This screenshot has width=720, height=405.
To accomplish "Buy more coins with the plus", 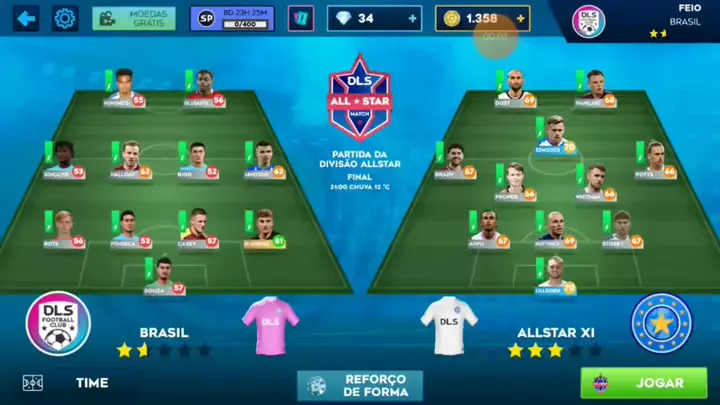I will pos(521,18).
